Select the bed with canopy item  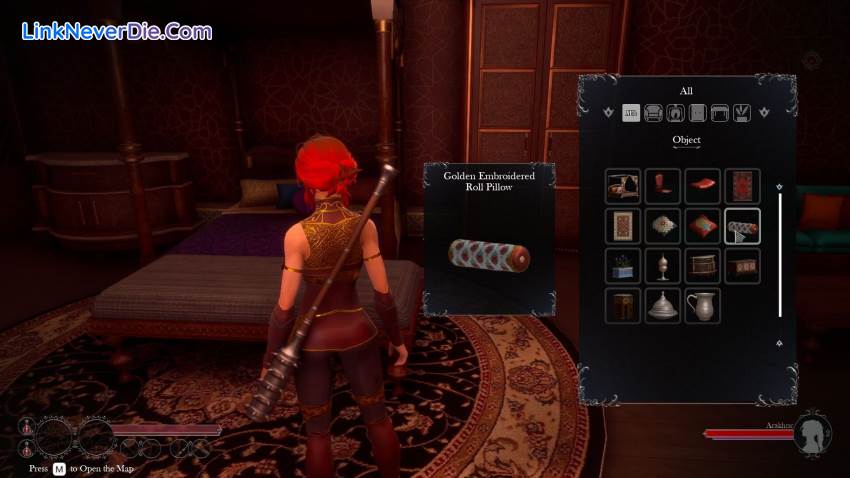(623, 187)
